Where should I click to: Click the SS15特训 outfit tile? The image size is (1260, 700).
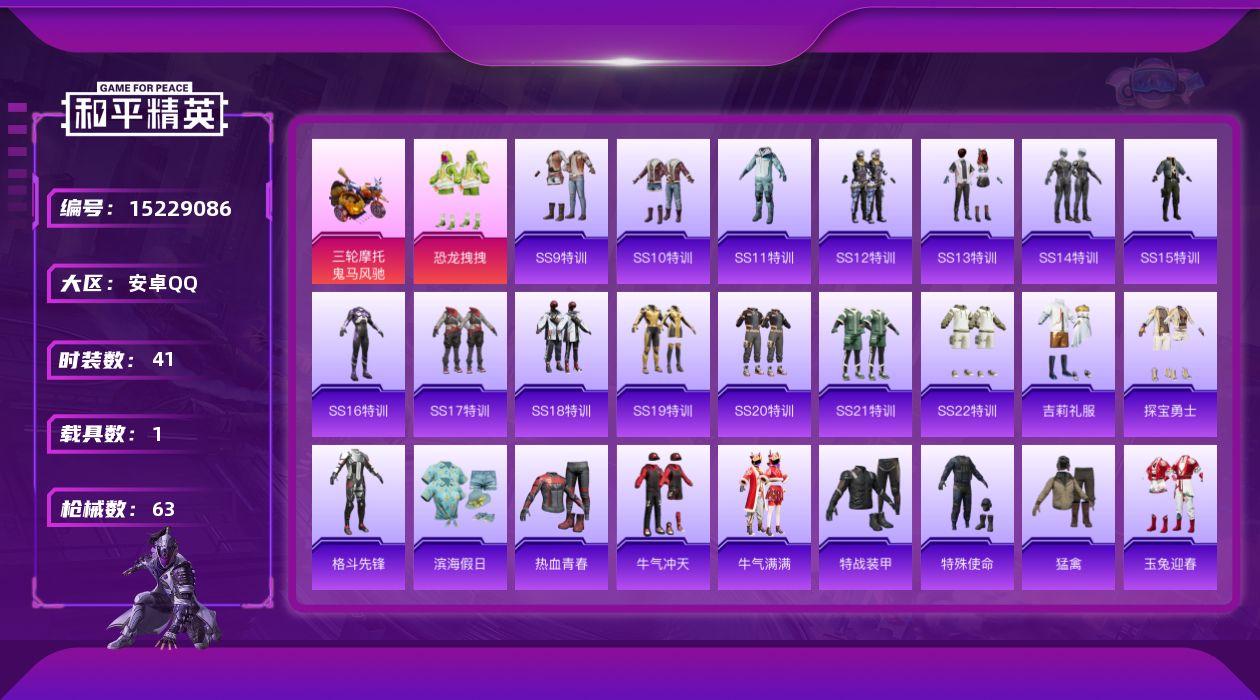[x=1170, y=211]
